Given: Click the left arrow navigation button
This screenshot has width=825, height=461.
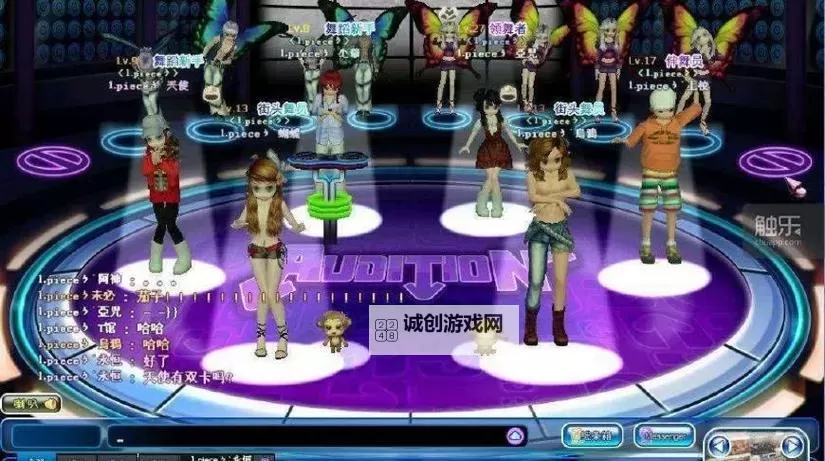Looking at the screenshot, I should 721,445.
